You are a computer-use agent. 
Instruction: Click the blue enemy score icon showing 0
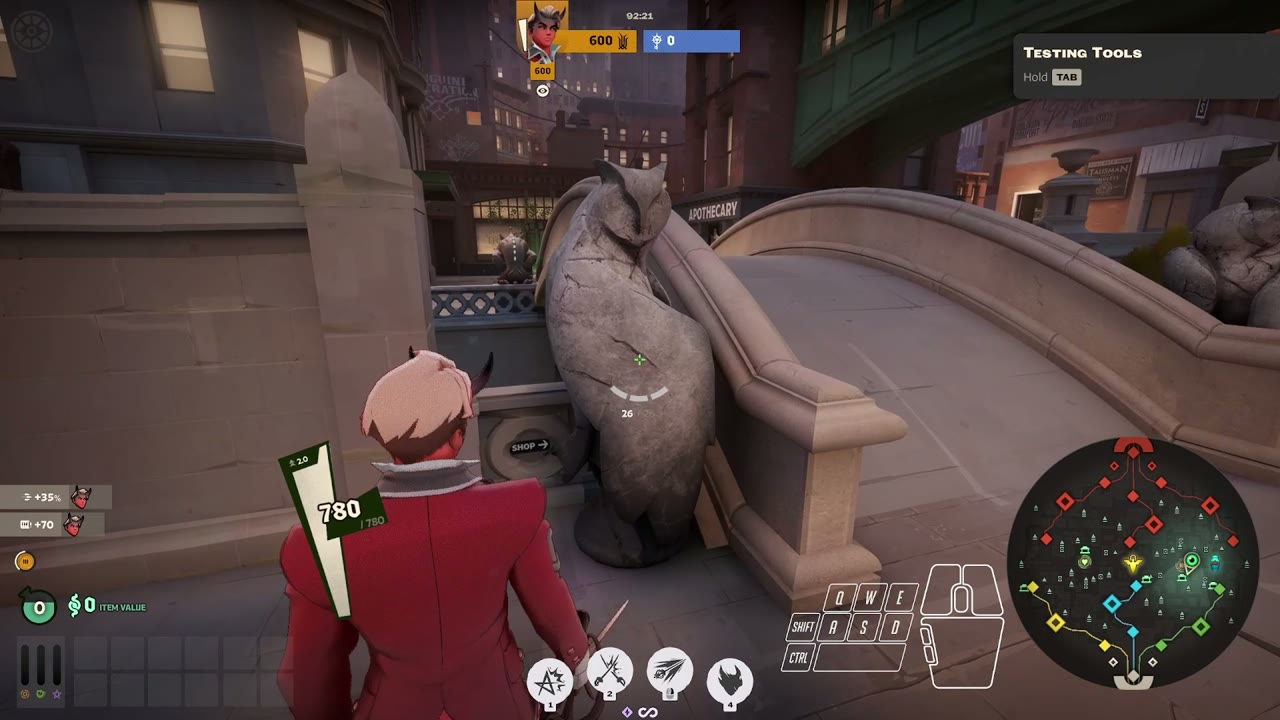pos(657,41)
